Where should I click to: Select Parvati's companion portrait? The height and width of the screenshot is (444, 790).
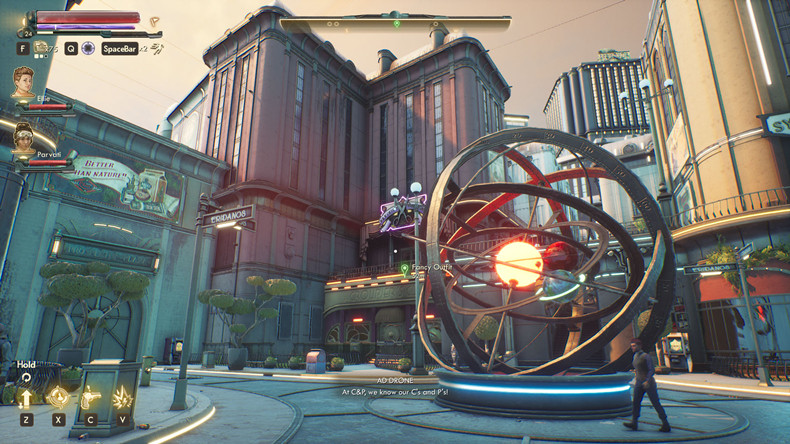23,138
